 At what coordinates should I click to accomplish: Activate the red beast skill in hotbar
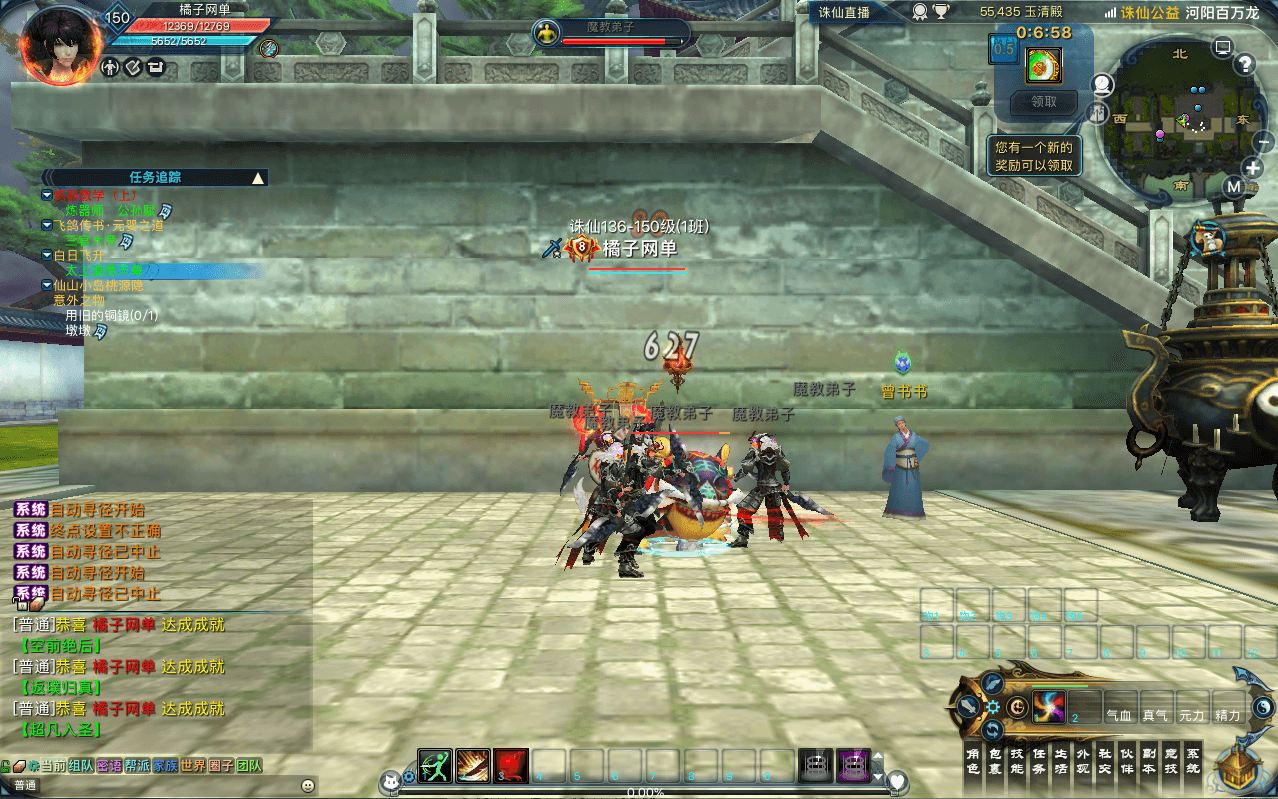(510, 765)
